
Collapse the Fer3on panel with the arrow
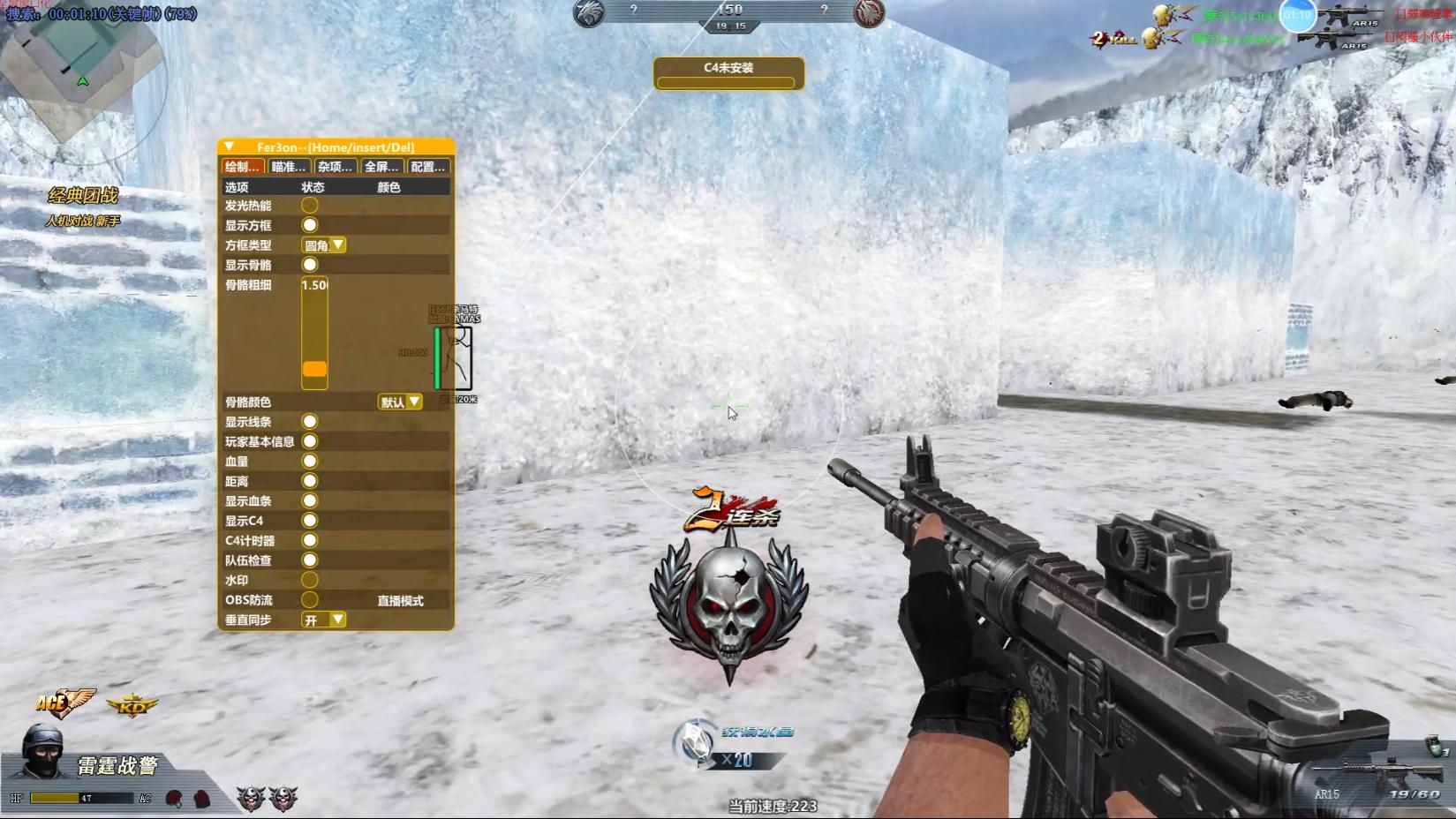[x=229, y=147]
